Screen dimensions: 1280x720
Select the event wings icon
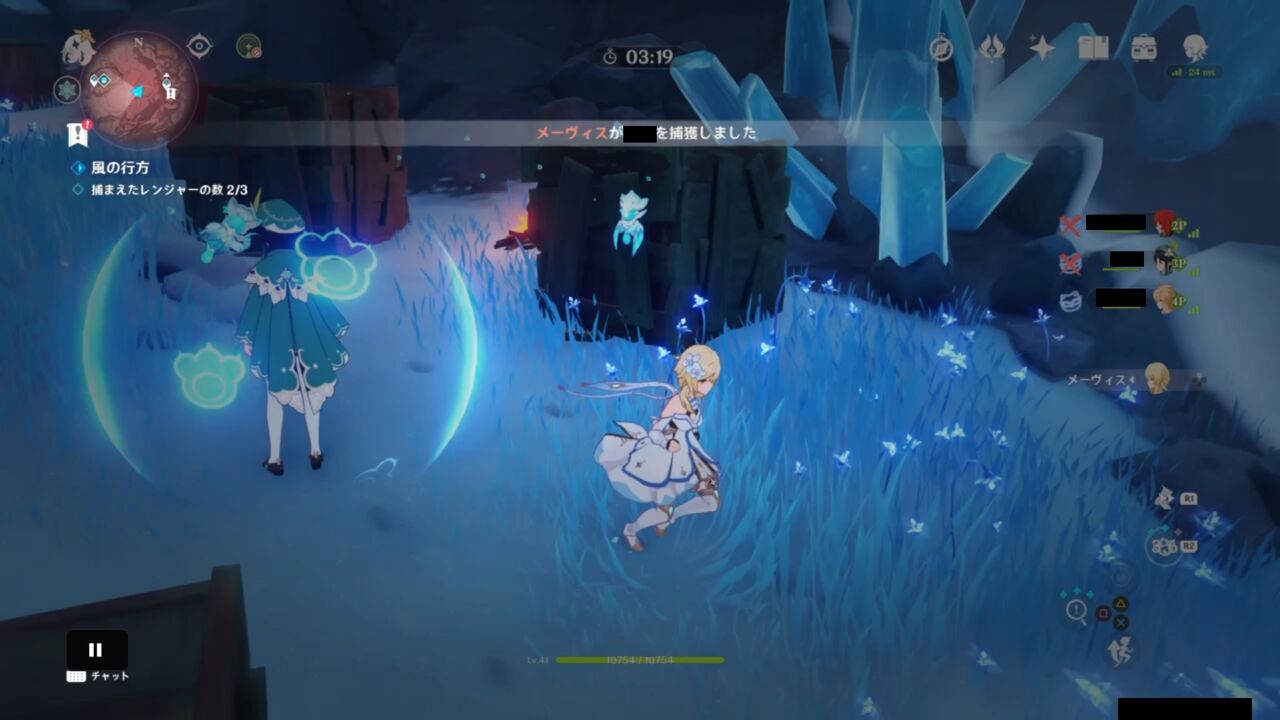pos(992,47)
